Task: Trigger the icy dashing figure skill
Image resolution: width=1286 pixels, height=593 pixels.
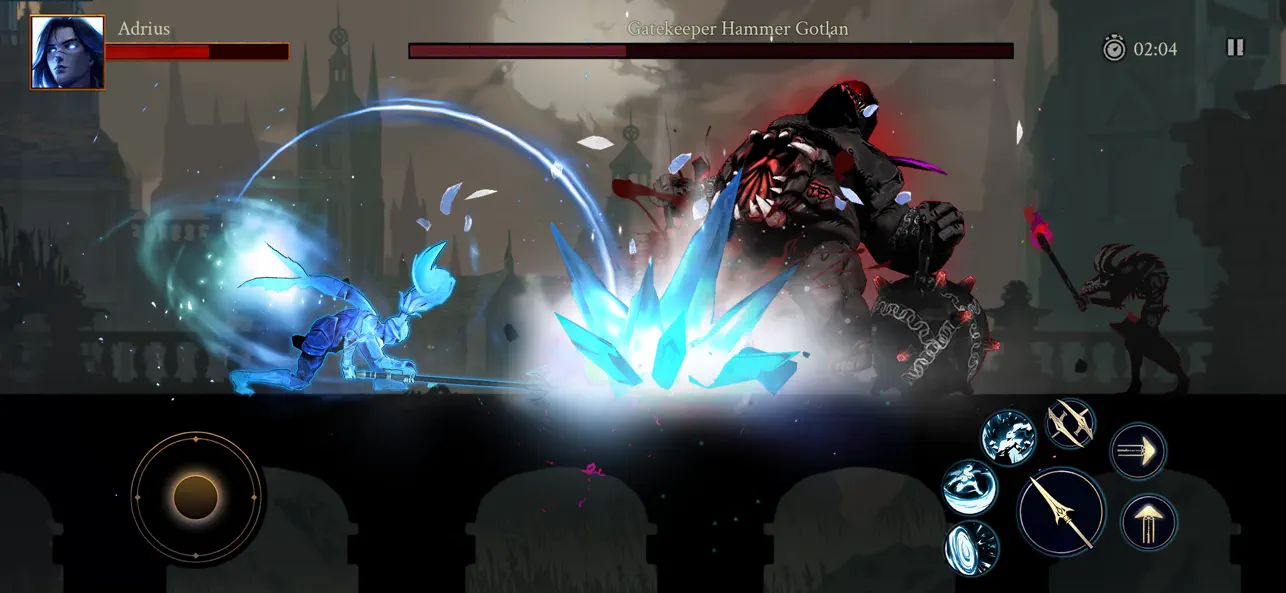Action: coord(970,487)
